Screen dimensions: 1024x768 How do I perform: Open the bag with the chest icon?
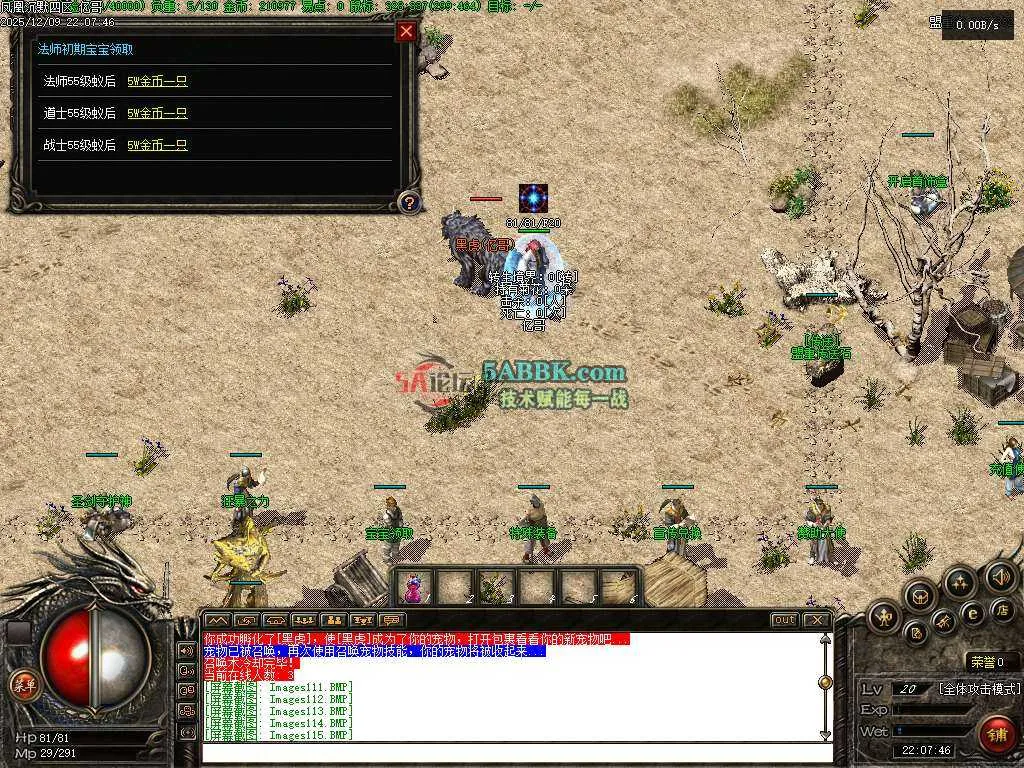click(919, 595)
